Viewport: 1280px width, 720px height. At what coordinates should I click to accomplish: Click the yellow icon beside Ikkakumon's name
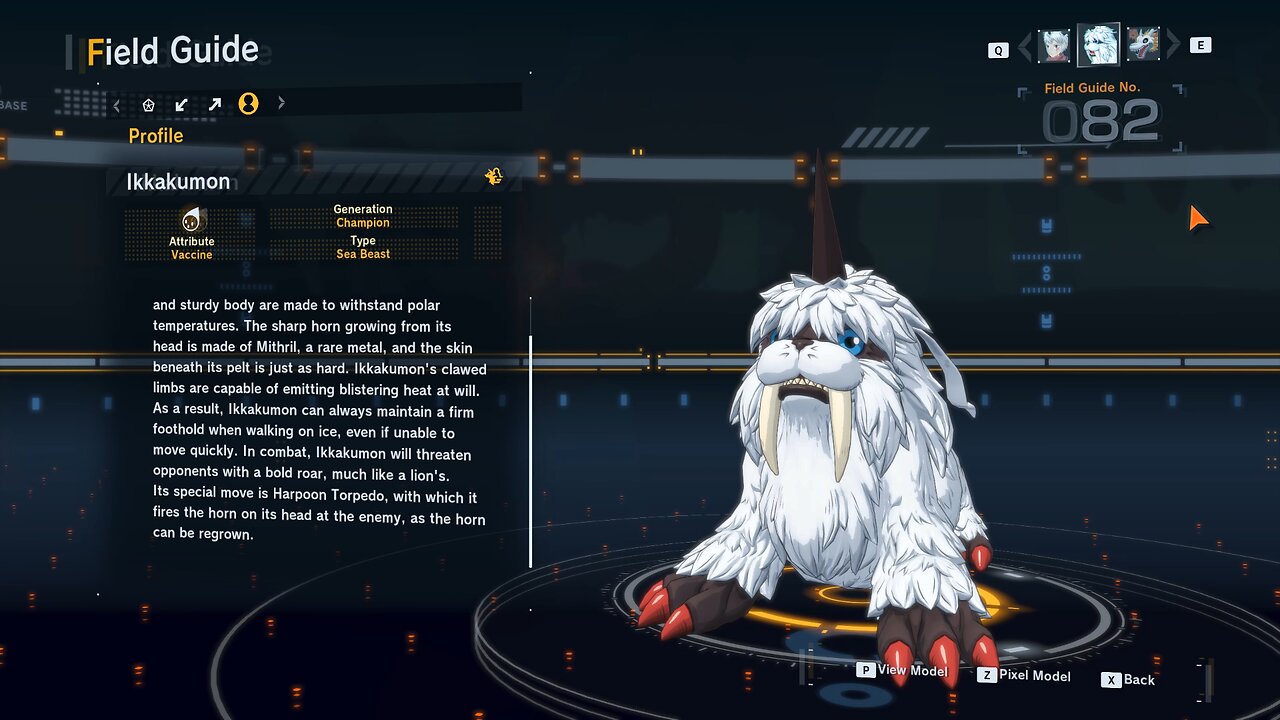[x=494, y=177]
